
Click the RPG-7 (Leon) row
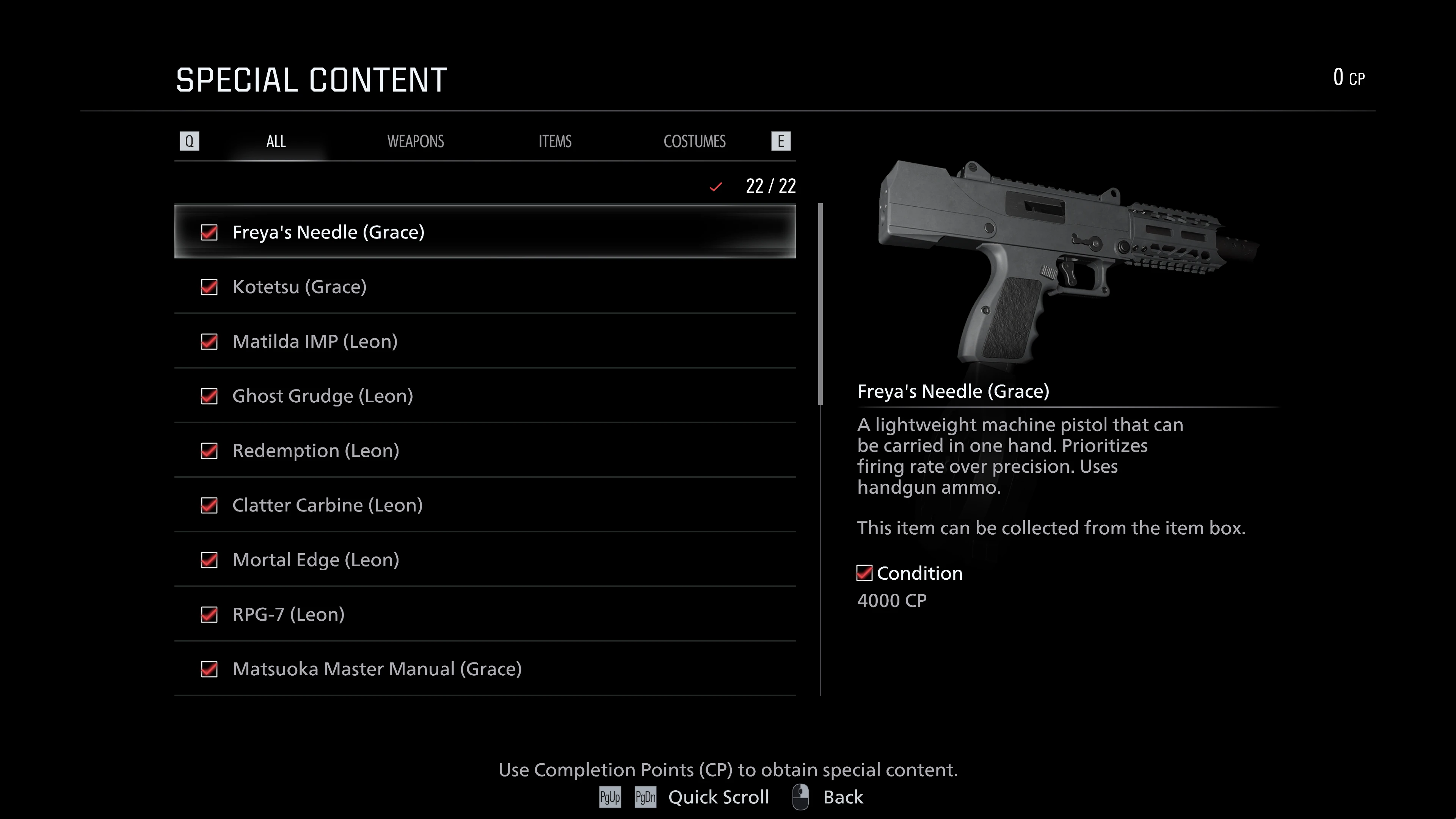coord(485,614)
